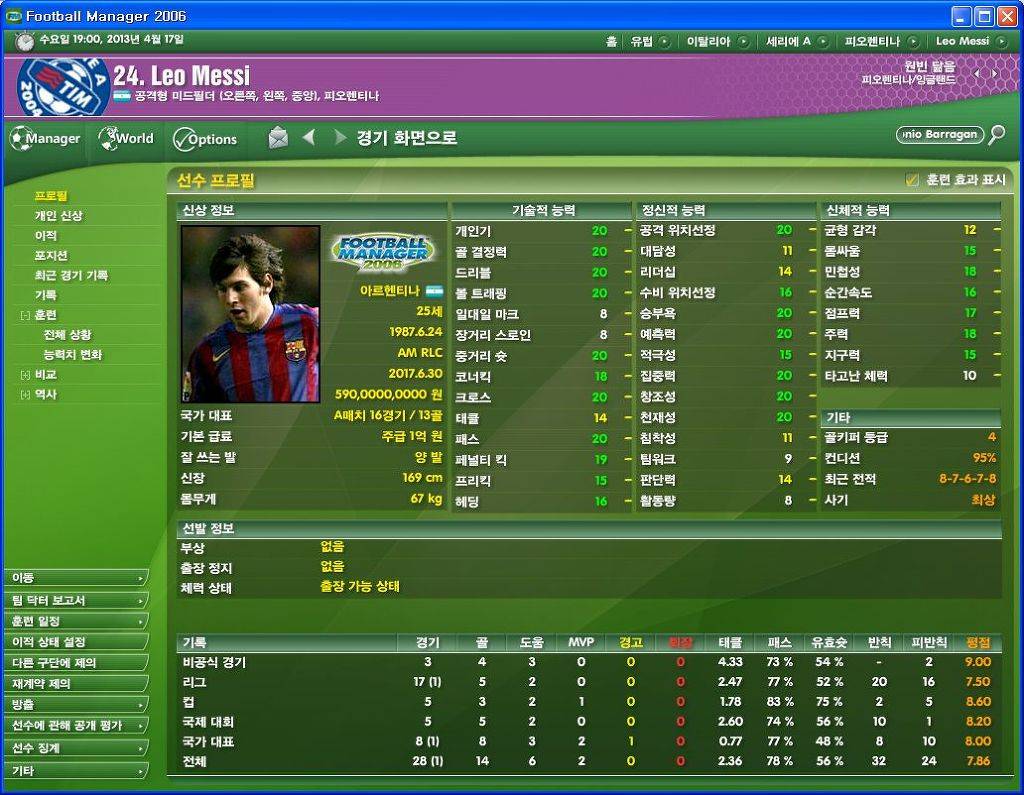Close the Football Manager window
1024x795 pixels.
point(1006,16)
